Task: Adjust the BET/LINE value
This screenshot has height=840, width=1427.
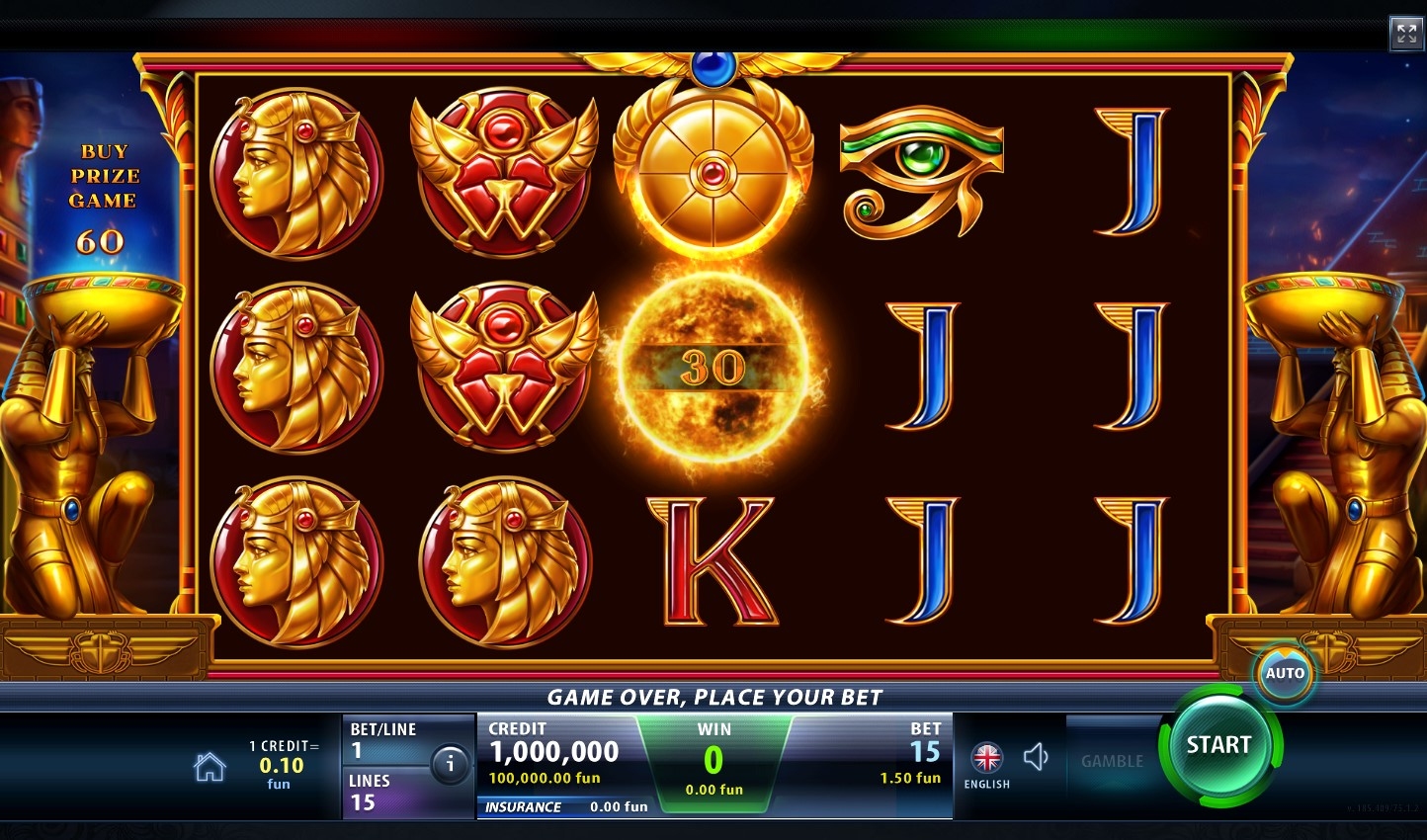Action: pyautogui.click(x=385, y=741)
